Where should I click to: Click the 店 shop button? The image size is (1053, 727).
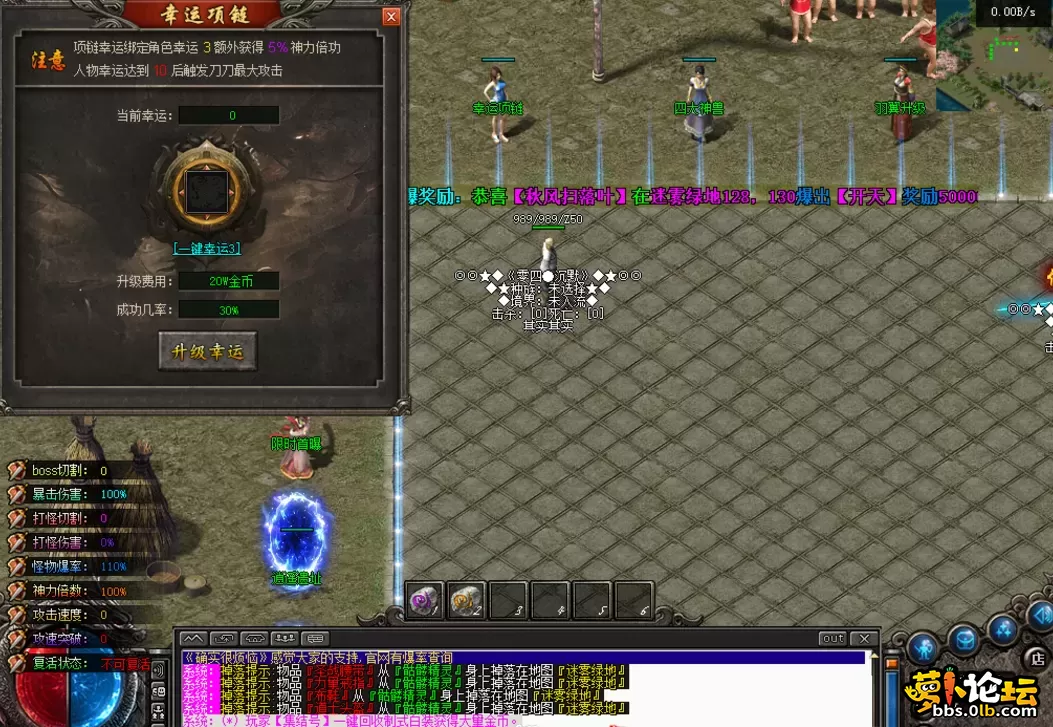tap(1038, 658)
